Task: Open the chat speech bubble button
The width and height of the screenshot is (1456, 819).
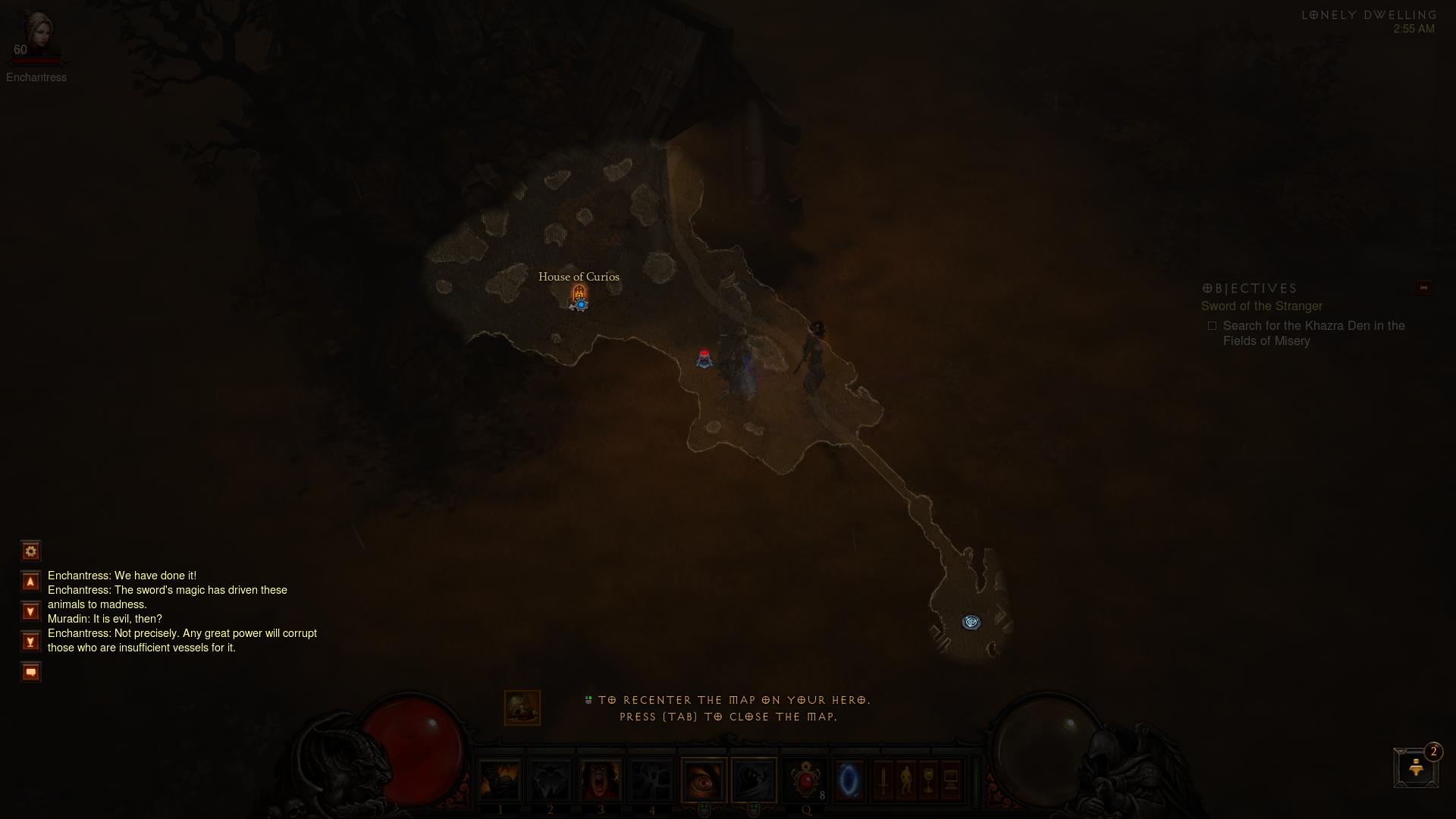Action: point(30,672)
